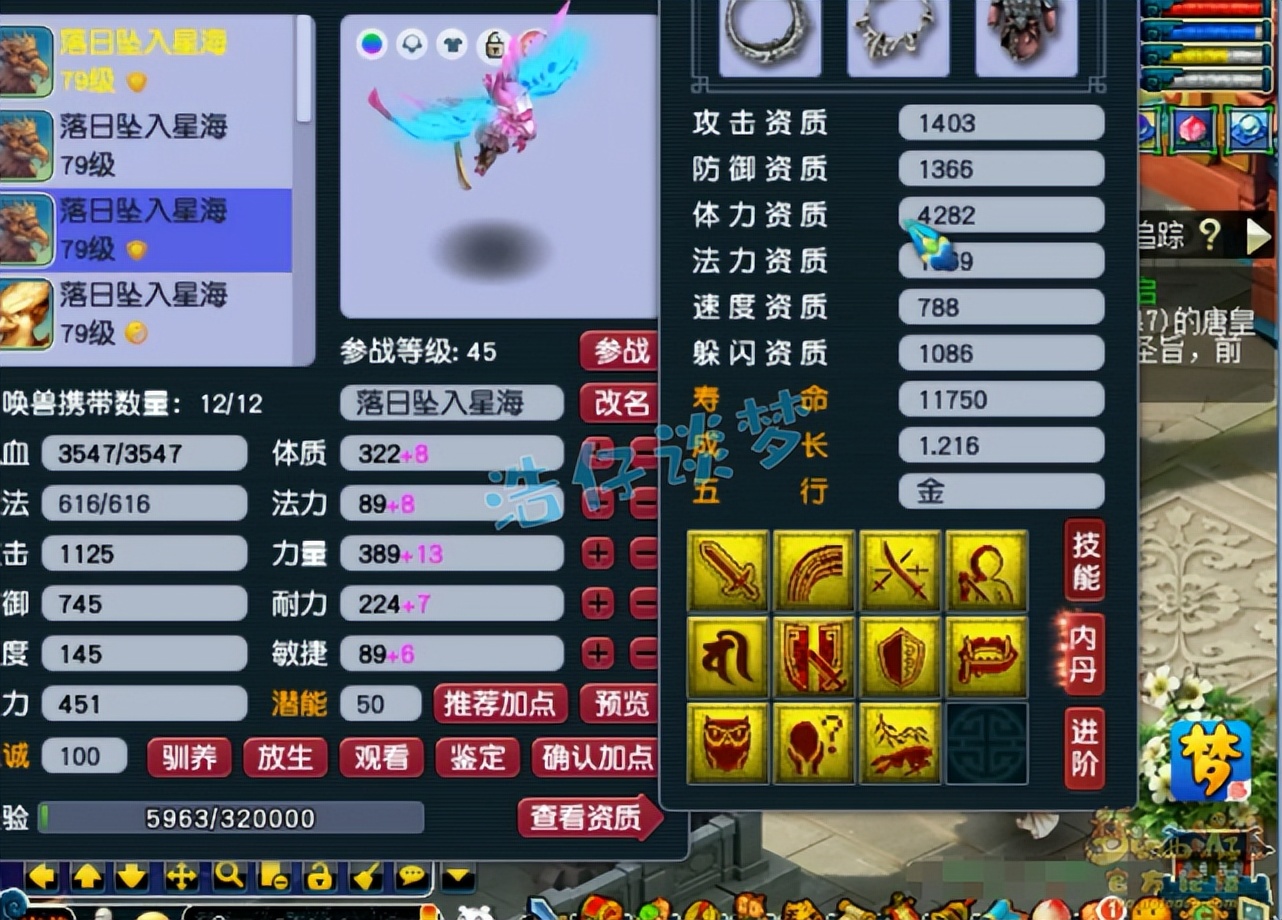Click the owl night-combat skill icon
The height and width of the screenshot is (920, 1282).
click(x=728, y=743)
